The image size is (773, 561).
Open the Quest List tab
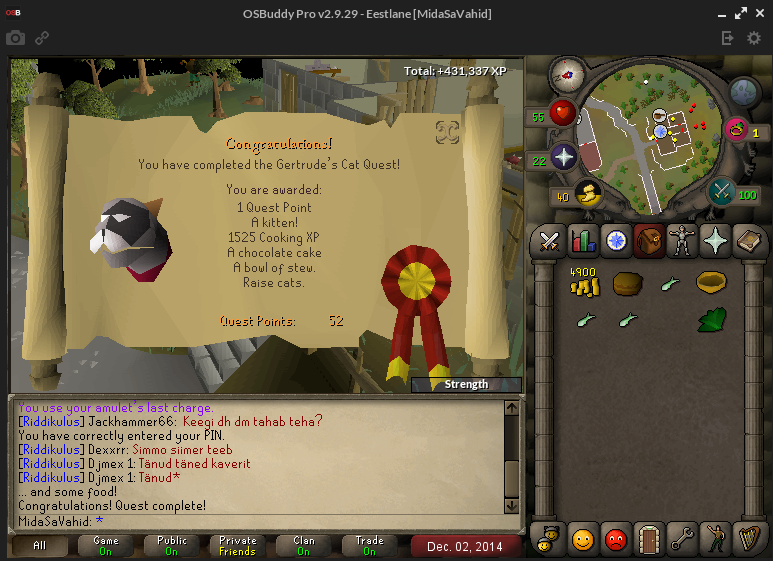[x=615, y=240]
